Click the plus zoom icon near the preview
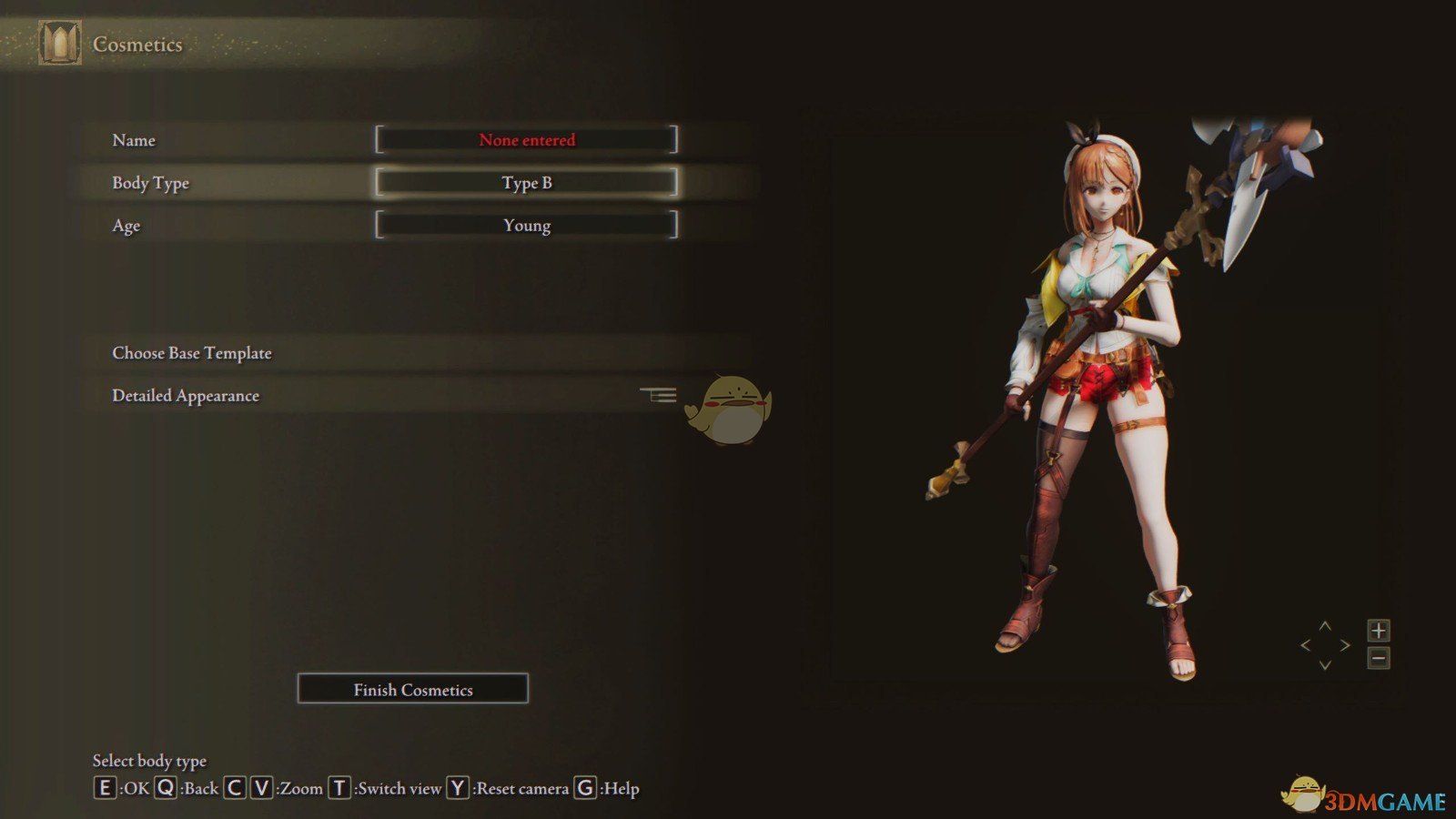Viewport: 1456px width, 819px height. click(1379, 630)
